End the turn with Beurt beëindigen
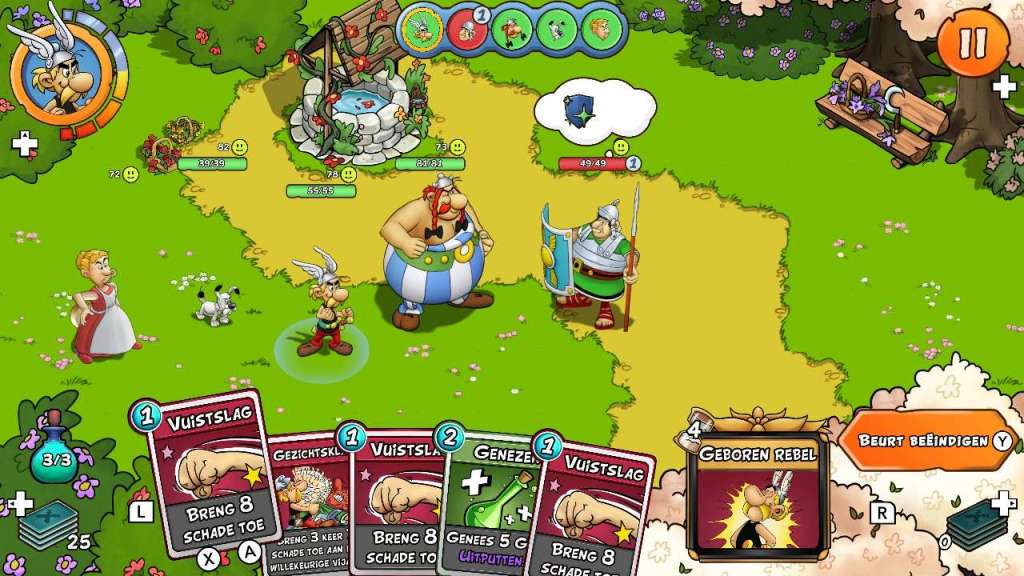Image resolution: width=1024 pixels, height=576 pixels. (x=922, y=441)
